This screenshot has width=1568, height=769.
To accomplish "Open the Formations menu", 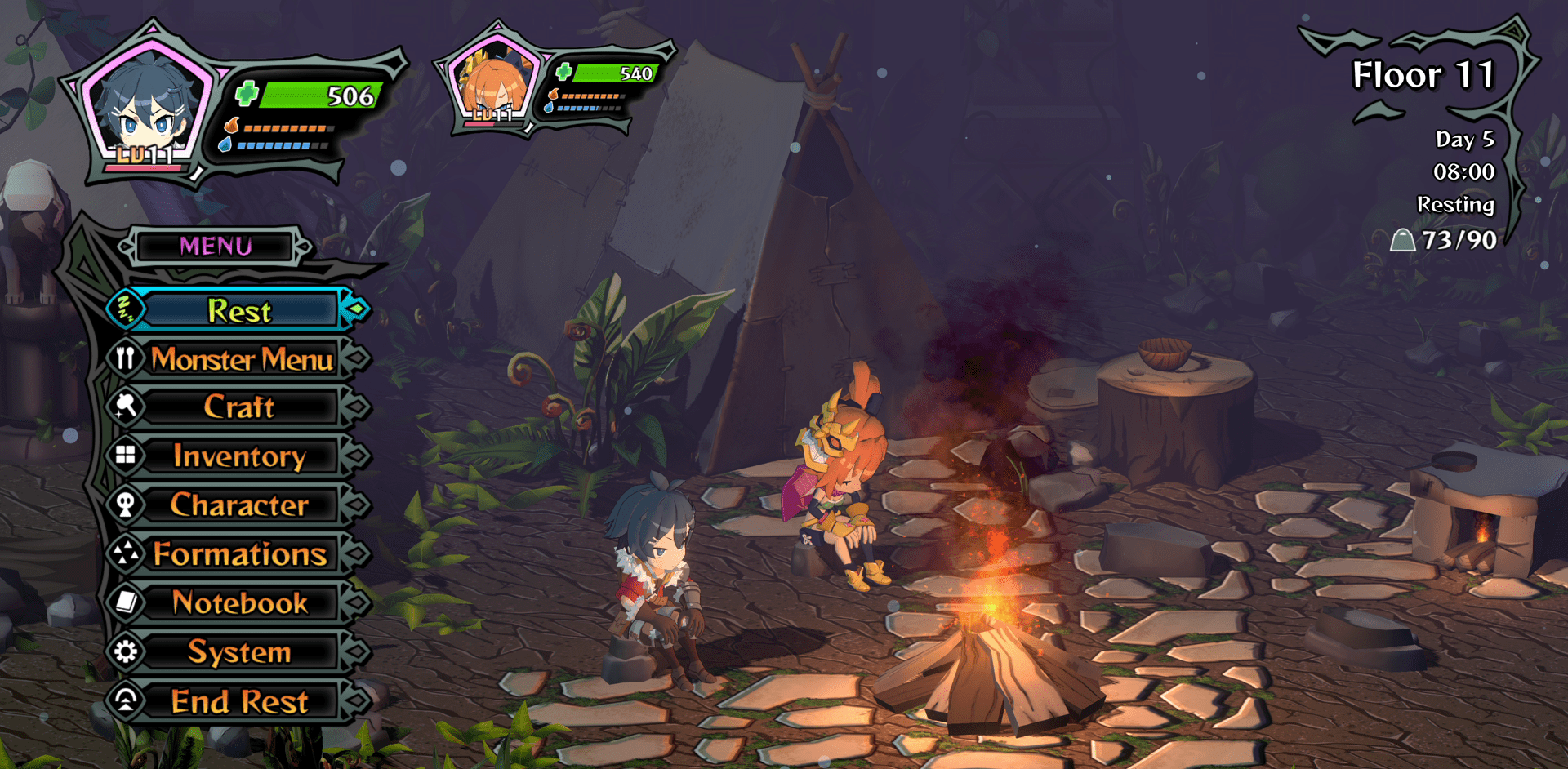I will [239, 554].
